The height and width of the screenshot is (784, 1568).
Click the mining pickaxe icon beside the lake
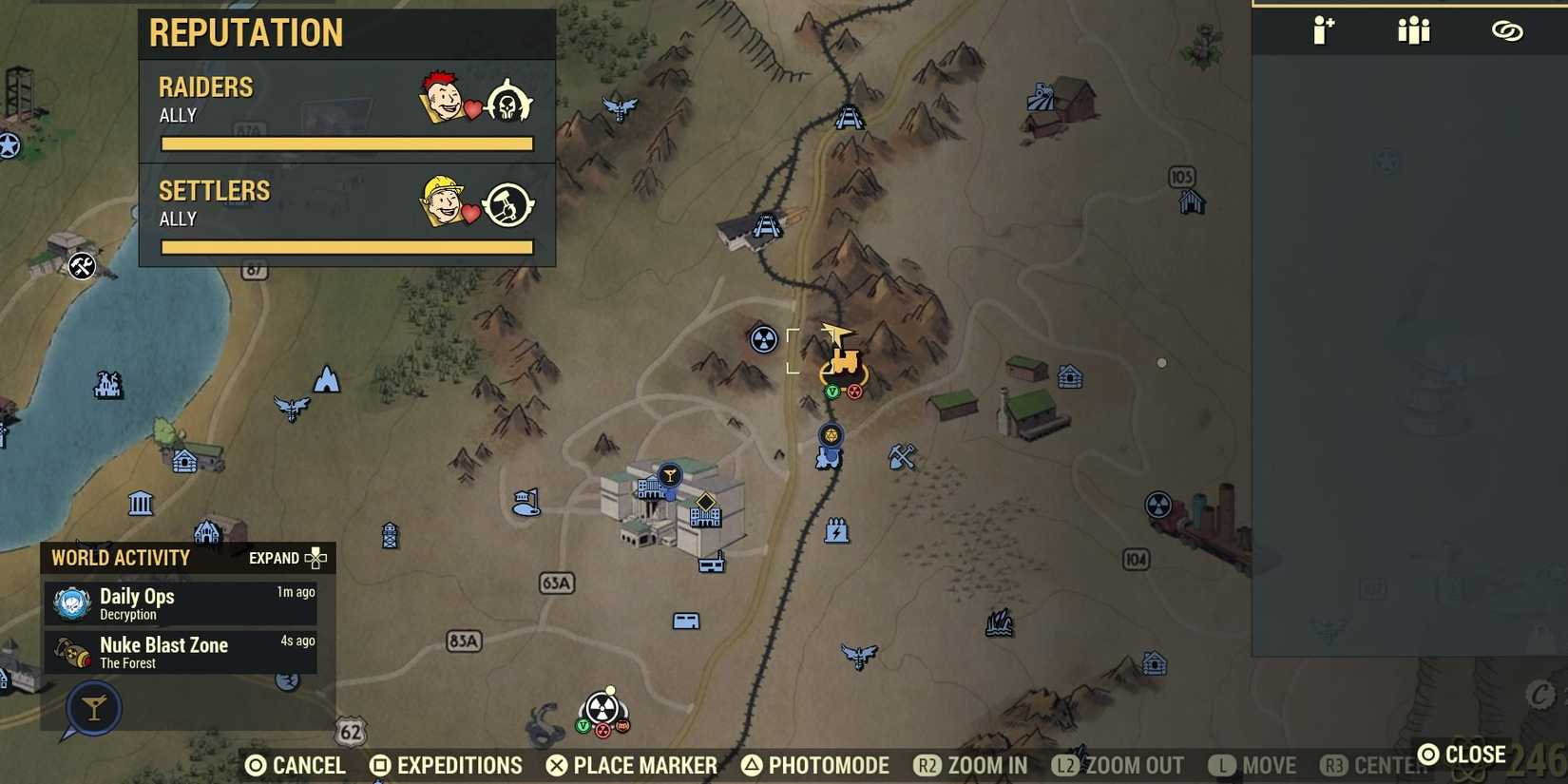(x=82, y=267)
